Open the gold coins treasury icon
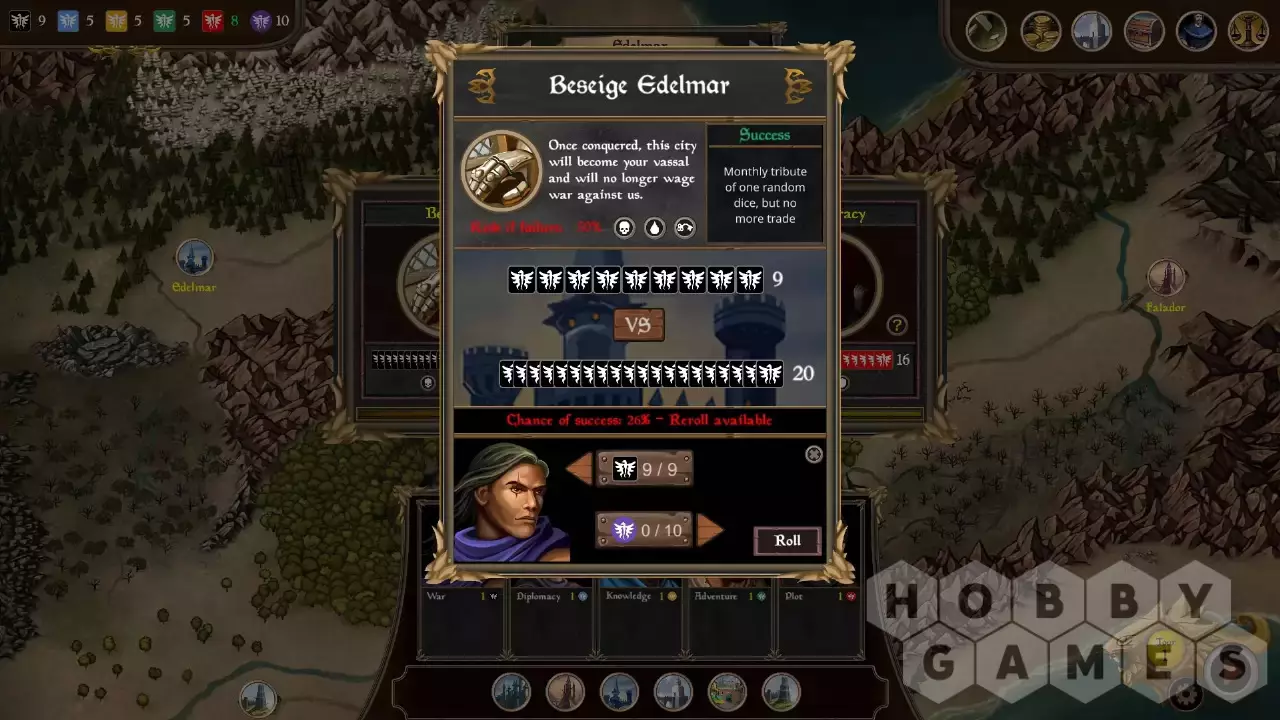The image size is (1280, 720). point(1040,31)
